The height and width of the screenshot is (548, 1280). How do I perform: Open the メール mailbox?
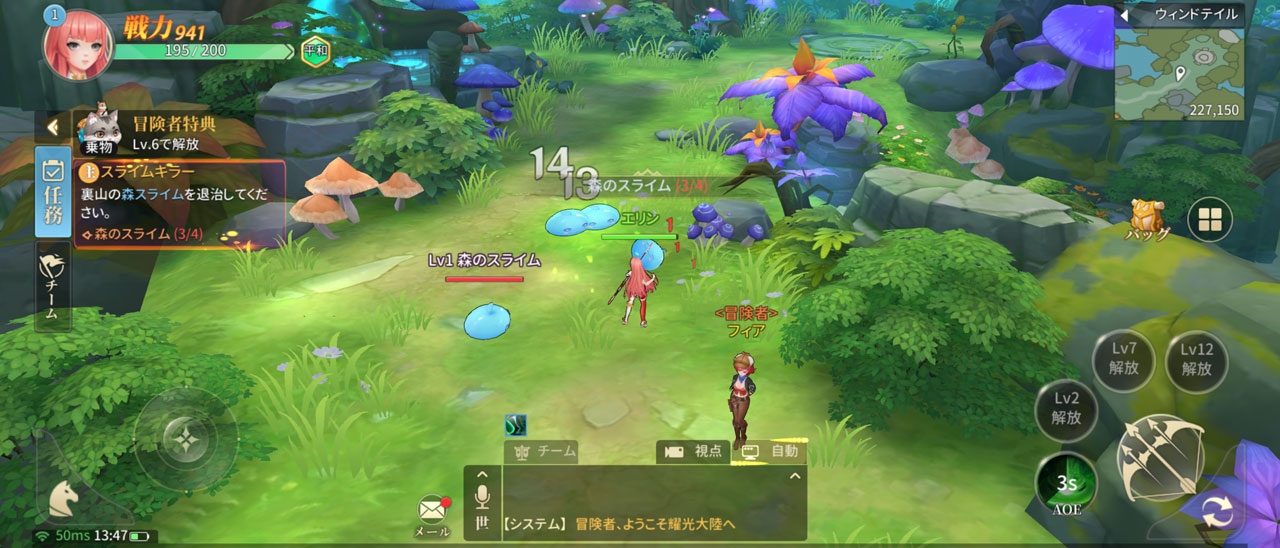coord(432,511)
